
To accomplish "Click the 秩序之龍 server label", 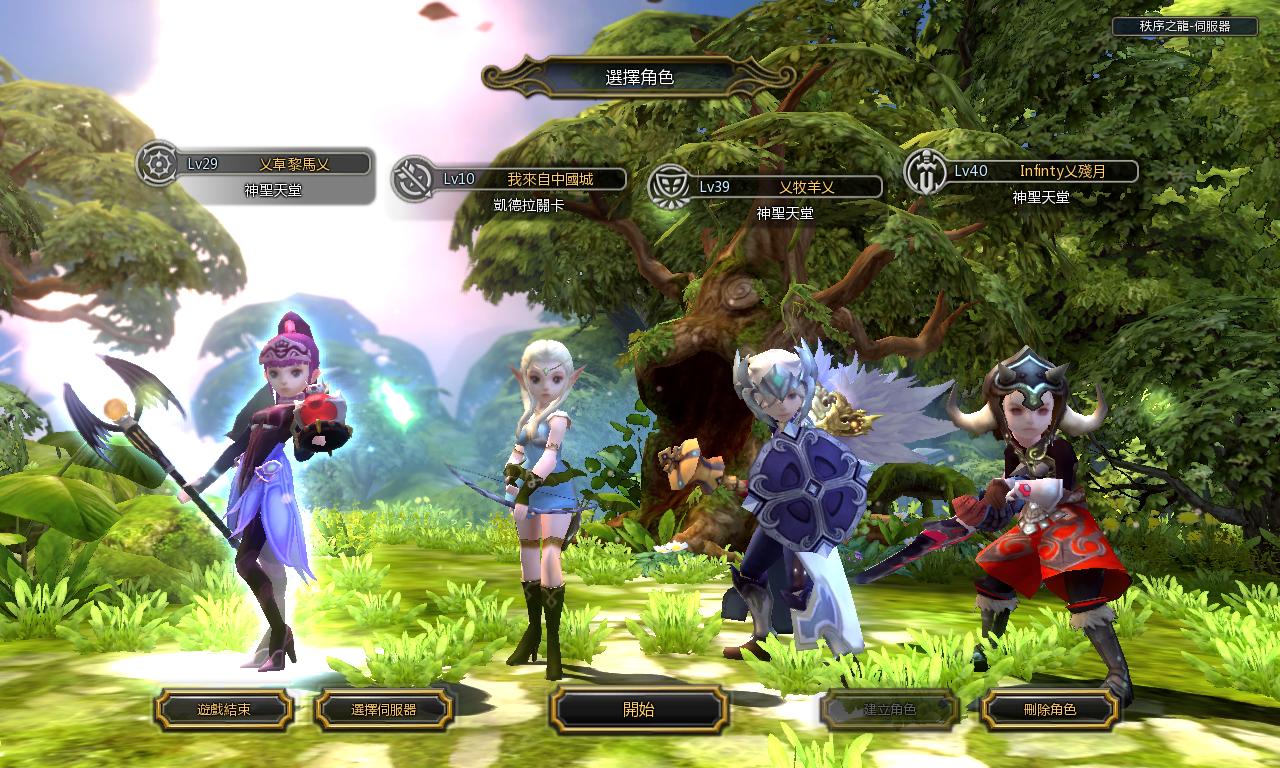I will pyautogui.click(x=1184, y=27).
